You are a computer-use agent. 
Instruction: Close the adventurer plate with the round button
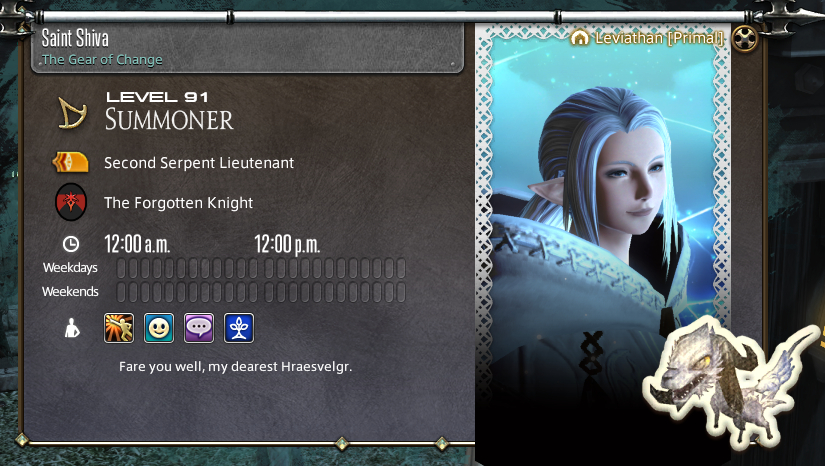[744, 39]
